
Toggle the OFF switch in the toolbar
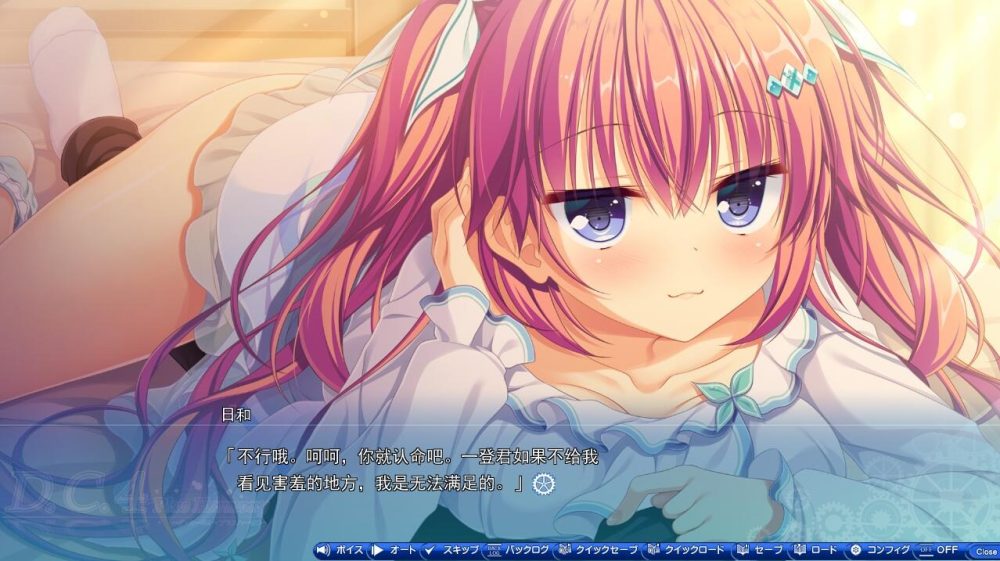pos(940,550)
